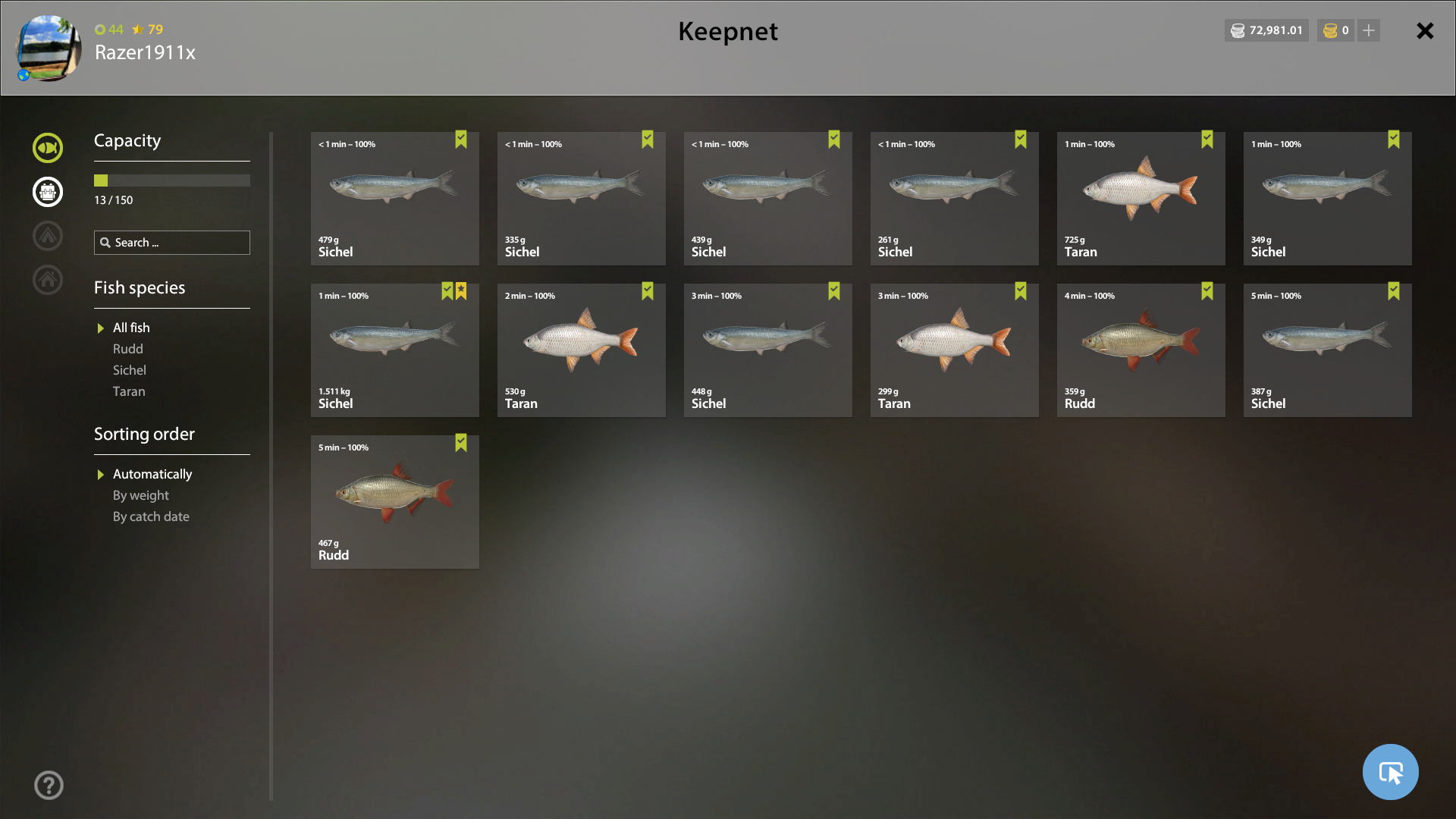The image size is (1456, 819).
Task: Choose the 479 g Sichel card
Action: 394,198
